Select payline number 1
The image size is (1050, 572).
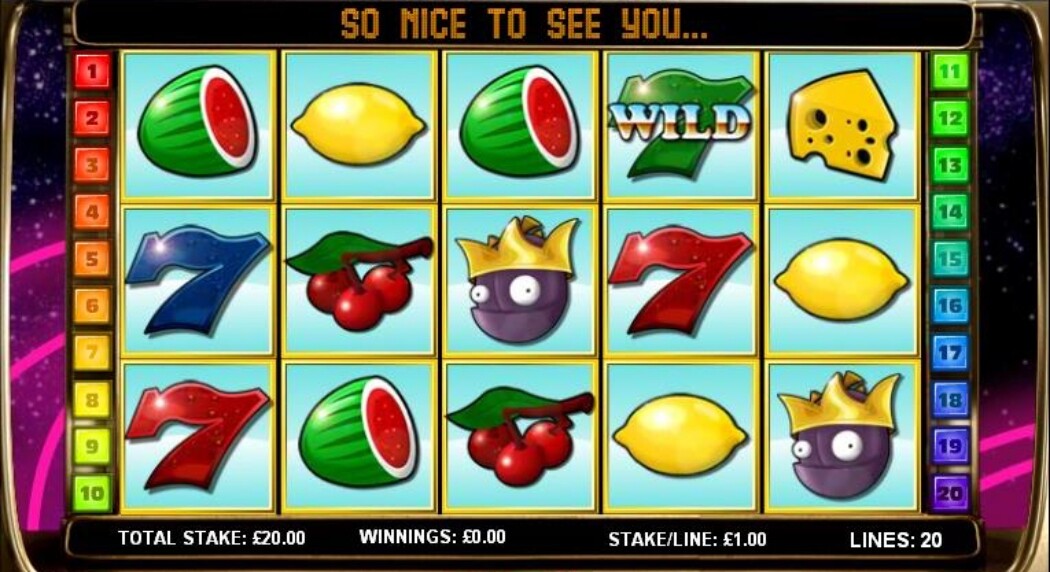pyautogui.click(x=91, y=71)
